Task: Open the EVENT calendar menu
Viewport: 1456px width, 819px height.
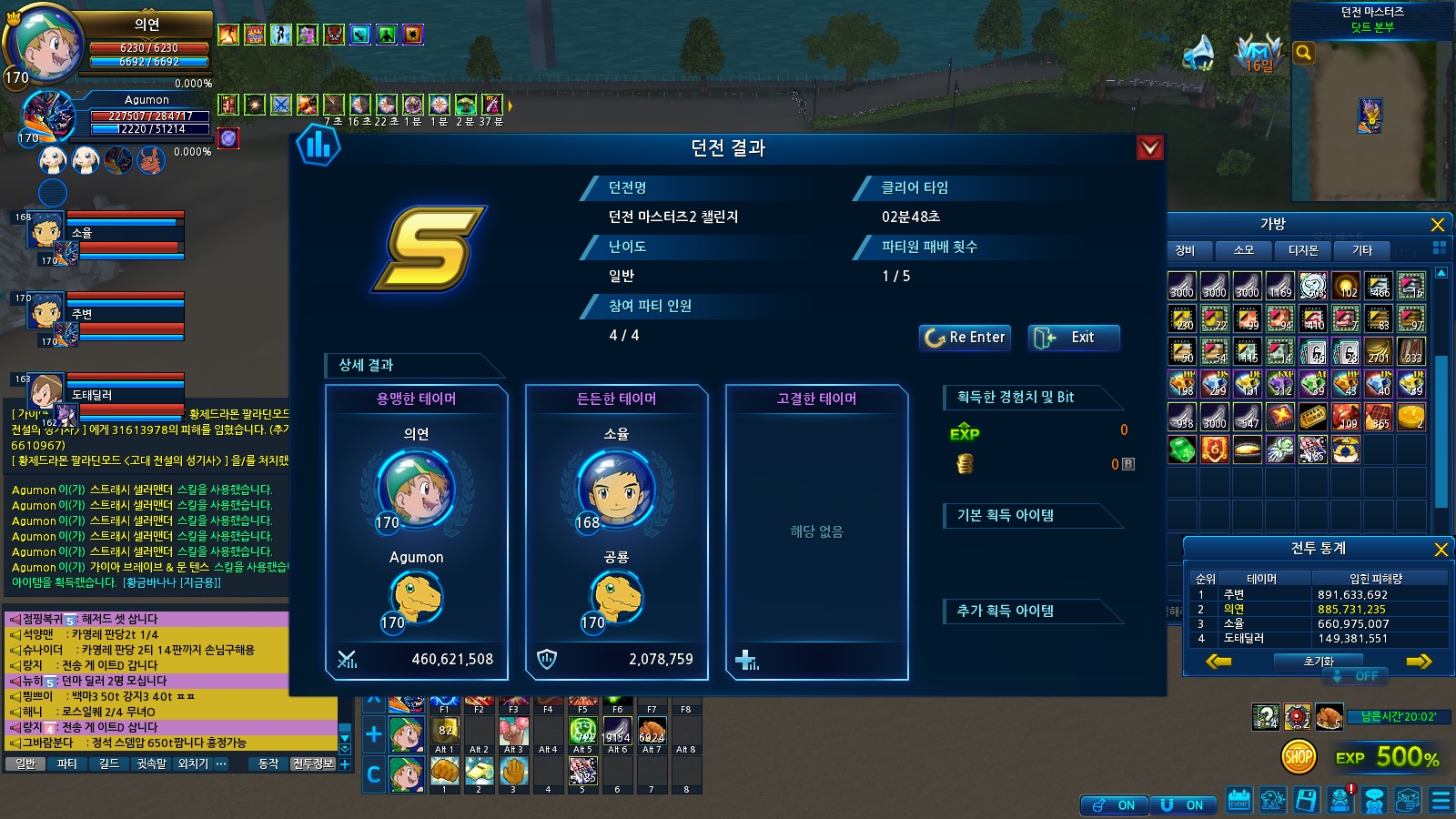Action: coord(1239,801)
